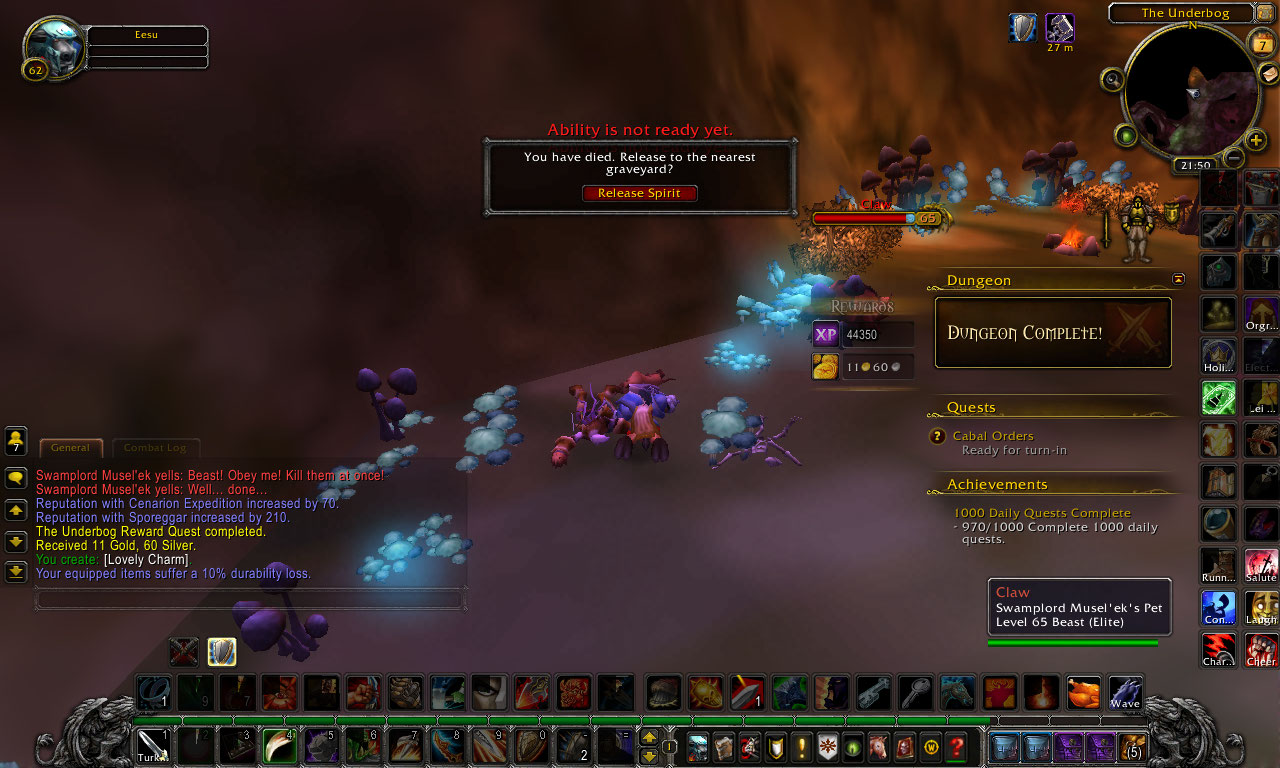Open the backpack bag slot
This screenshot has height=768, width=1280.
point(1133,747)
